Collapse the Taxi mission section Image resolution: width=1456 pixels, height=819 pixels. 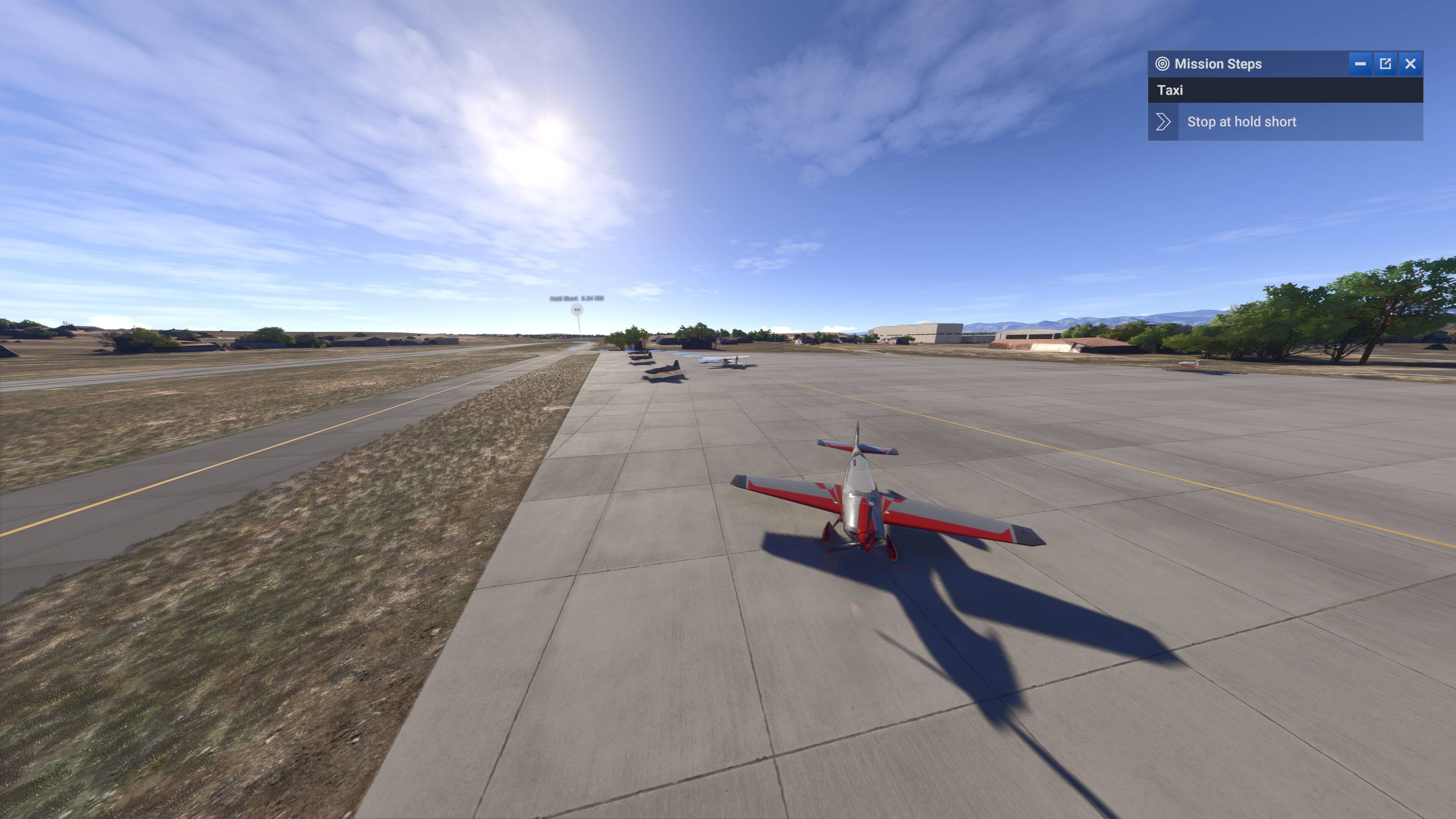point(1171,90)
